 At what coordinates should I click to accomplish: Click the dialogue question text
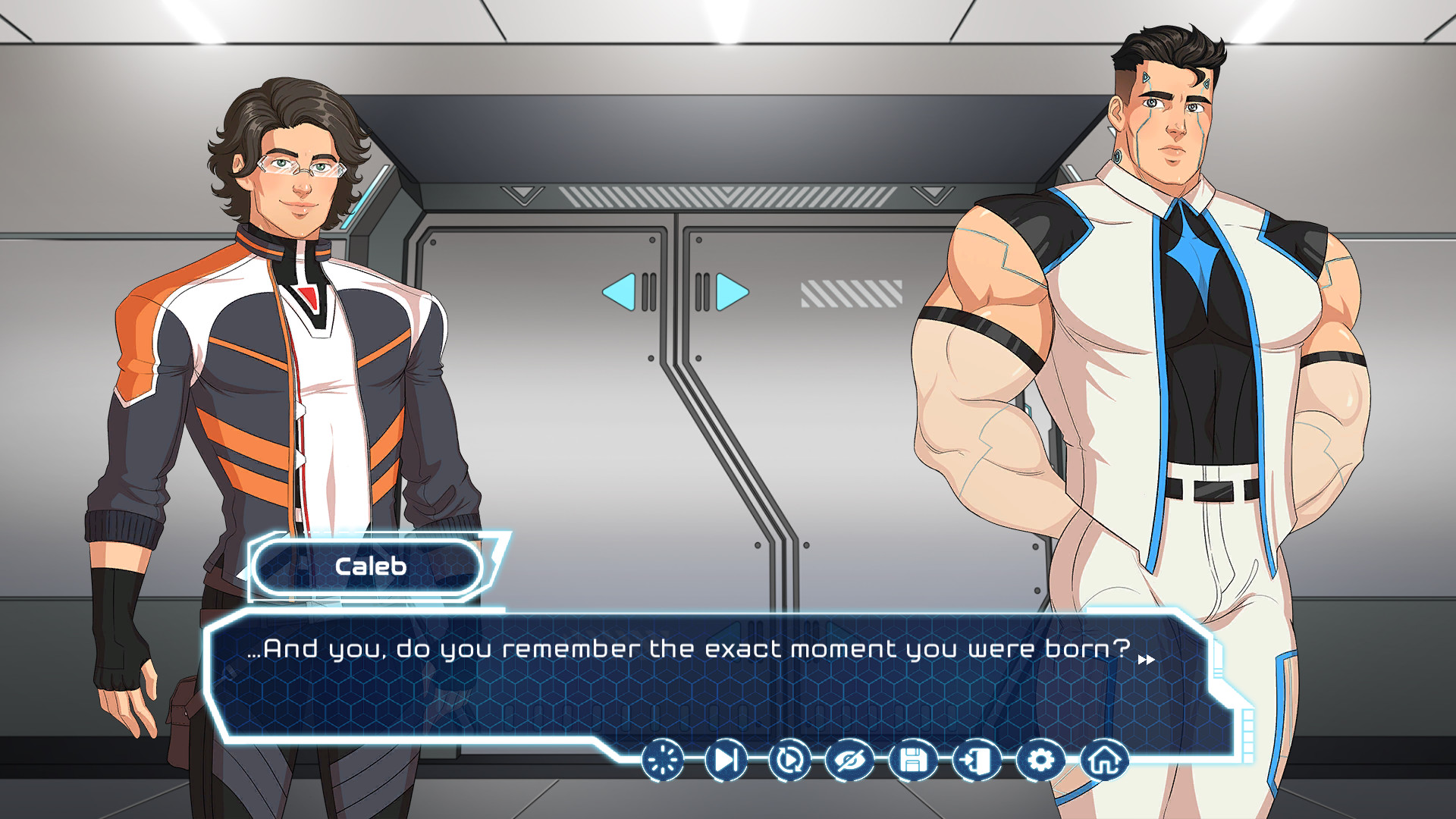pos(686,649)
